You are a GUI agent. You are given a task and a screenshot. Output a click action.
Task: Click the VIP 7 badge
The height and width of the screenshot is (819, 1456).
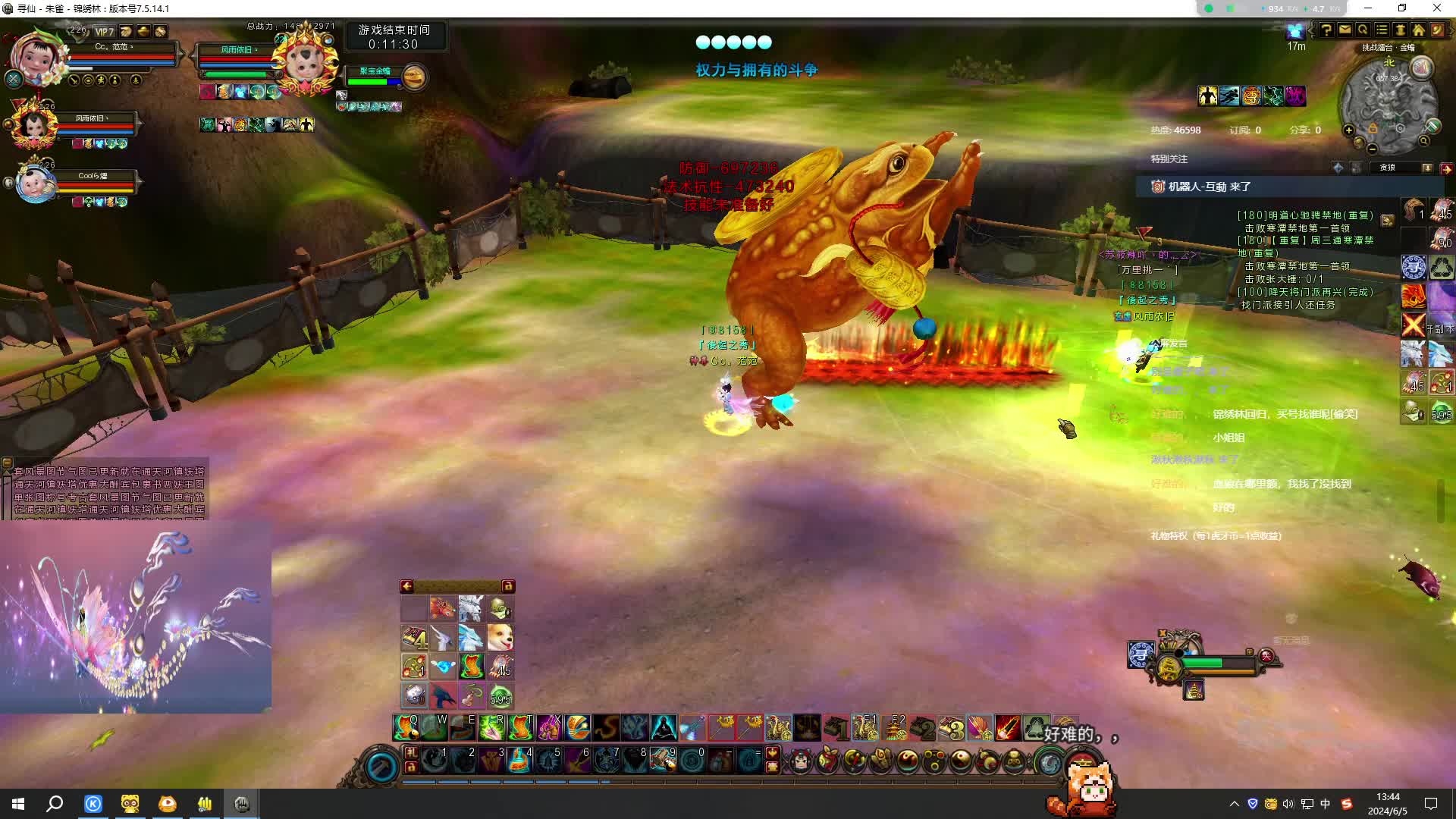105,32
